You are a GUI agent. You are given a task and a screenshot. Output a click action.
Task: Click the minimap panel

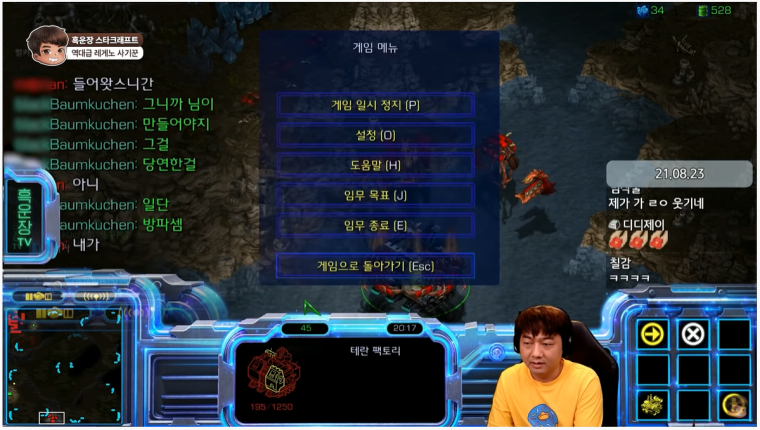pos(63,367)
